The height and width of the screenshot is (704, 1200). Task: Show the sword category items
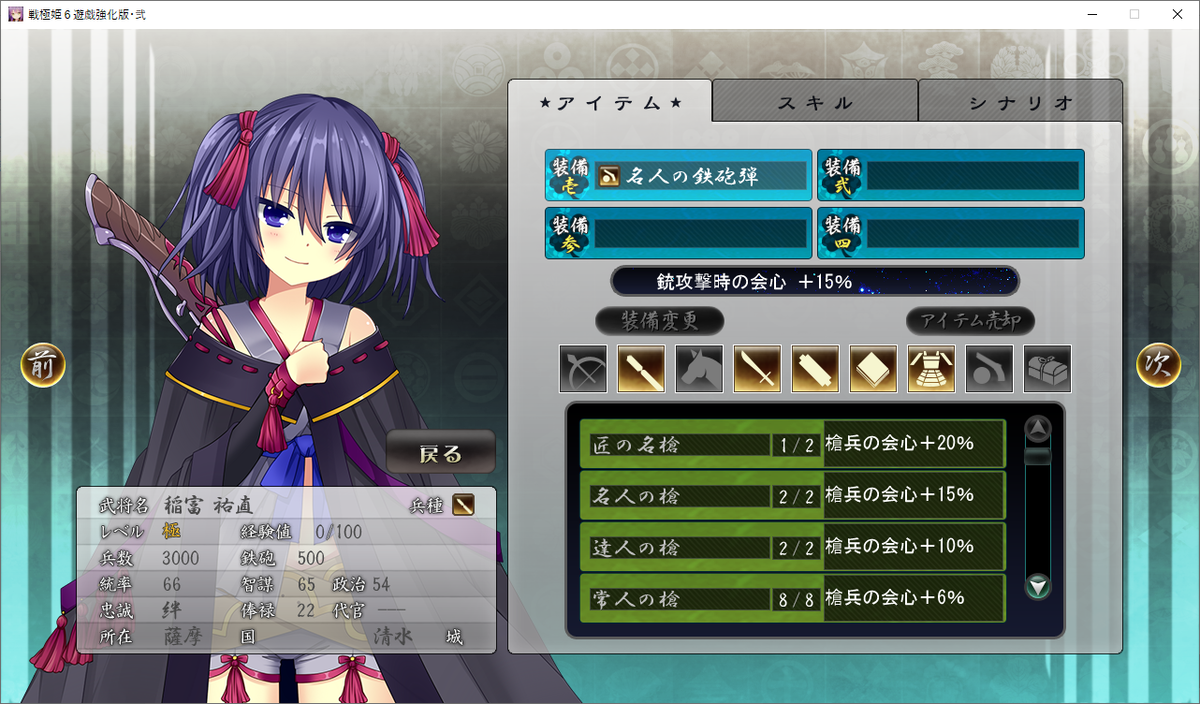tap(757, 369)
